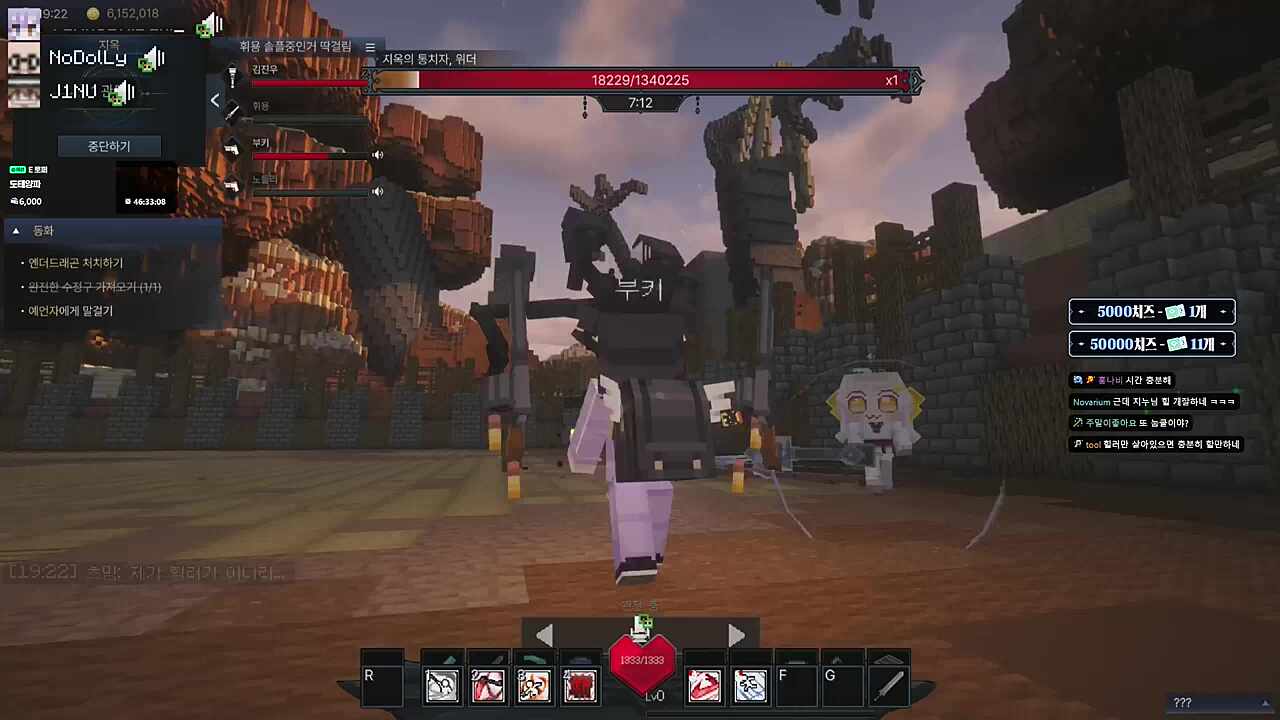Activate skill slot 1 with the white slash

[x=442, y=685]
